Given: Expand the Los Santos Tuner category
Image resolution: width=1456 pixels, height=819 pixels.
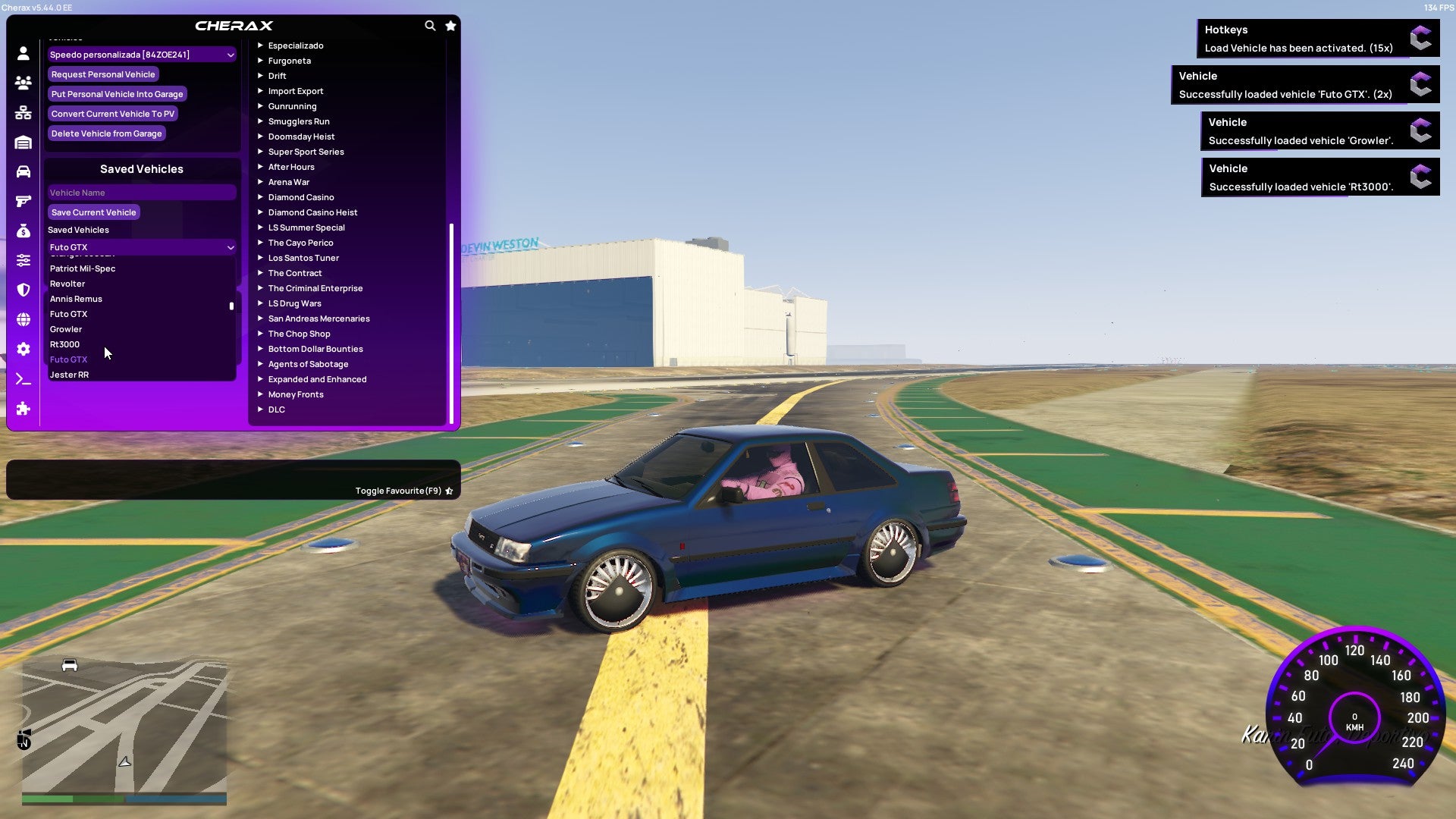Looking at the screenshot, I should [x=303, y=258].
